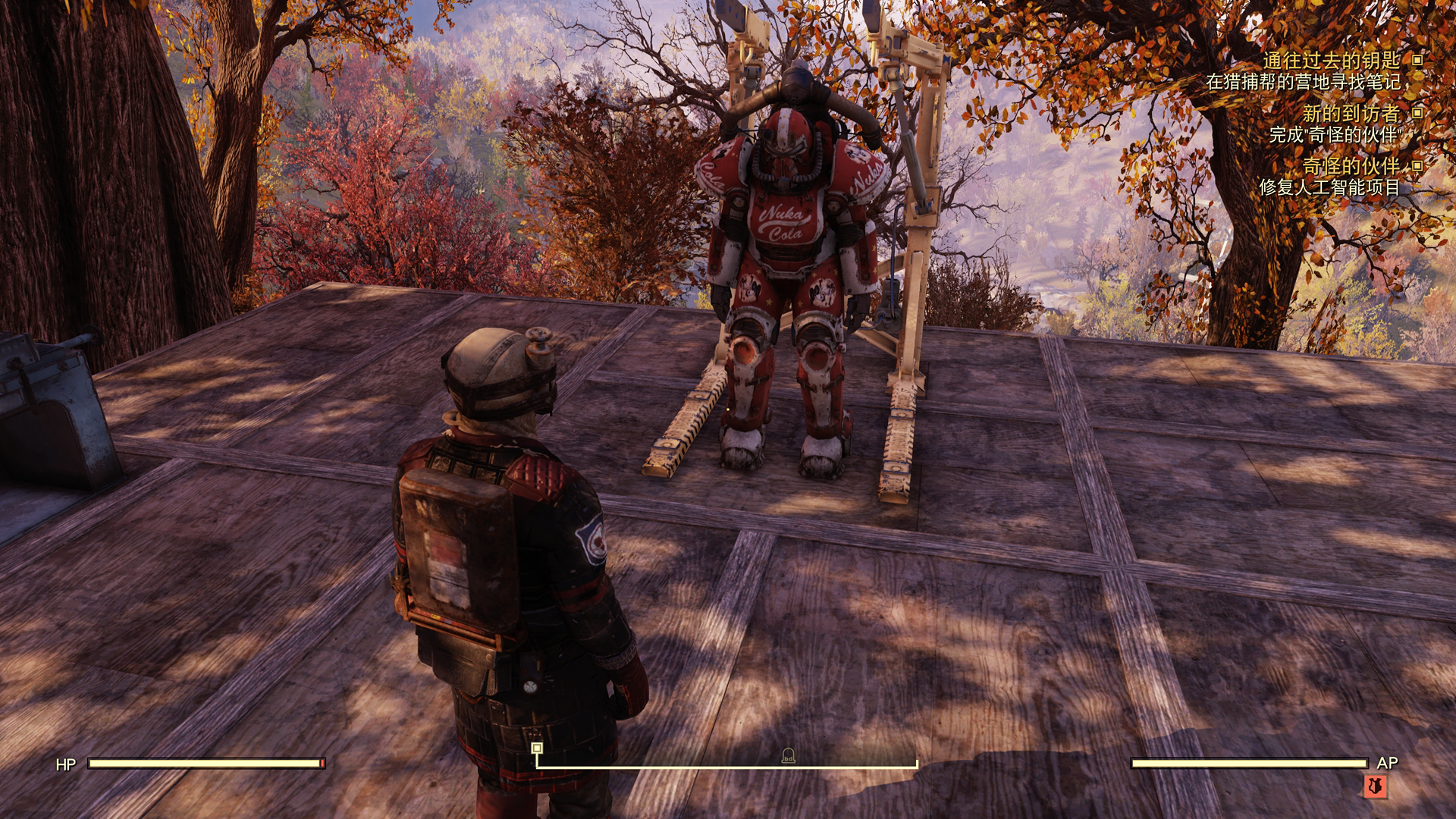The image size is (1456, 819).
Task: Click the square quest marker on the compass
Action: [537, 748]
